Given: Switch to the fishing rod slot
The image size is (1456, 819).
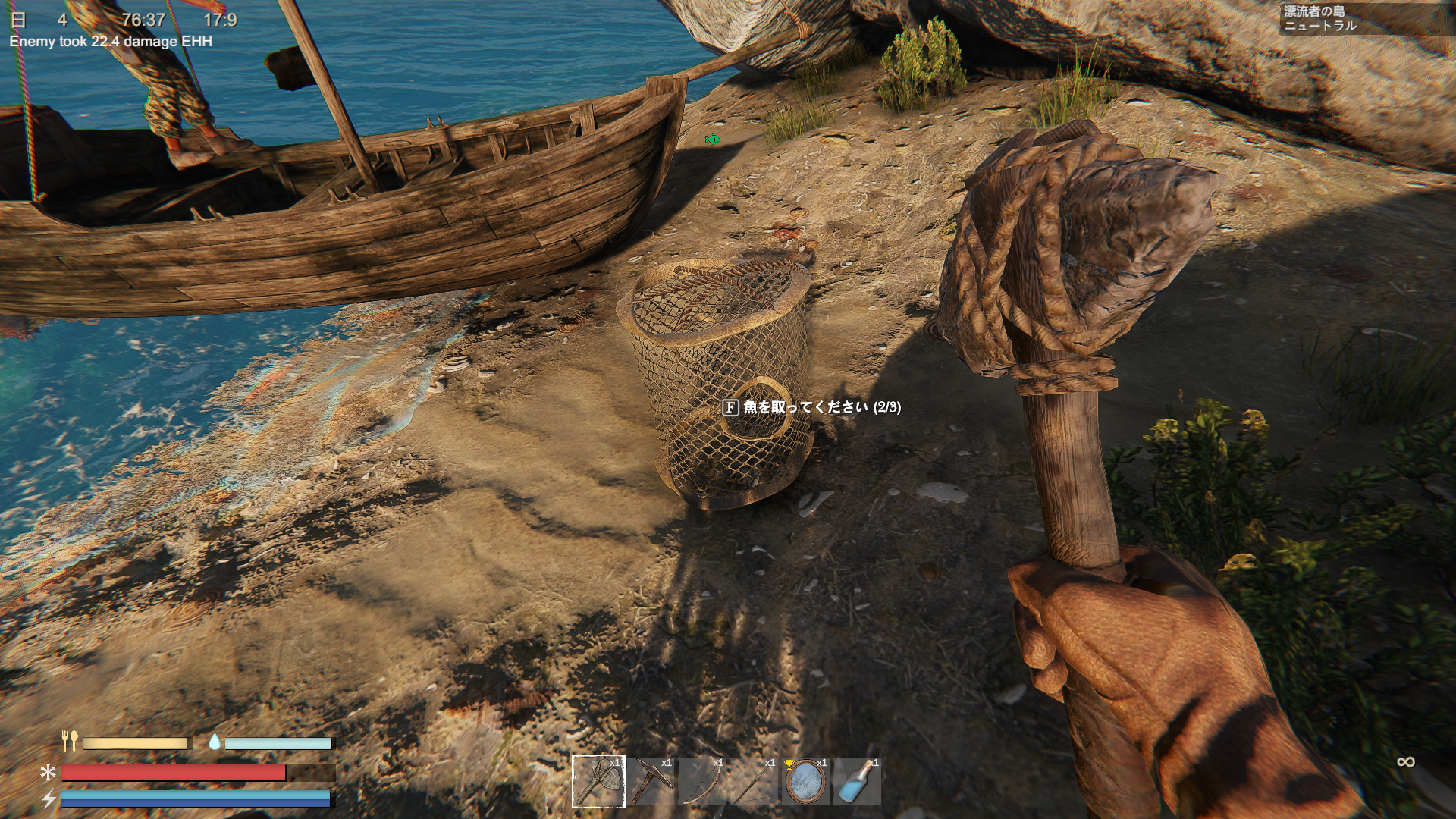Looking at the screenshot, I should pyautogui.click(x=754, y=781).
